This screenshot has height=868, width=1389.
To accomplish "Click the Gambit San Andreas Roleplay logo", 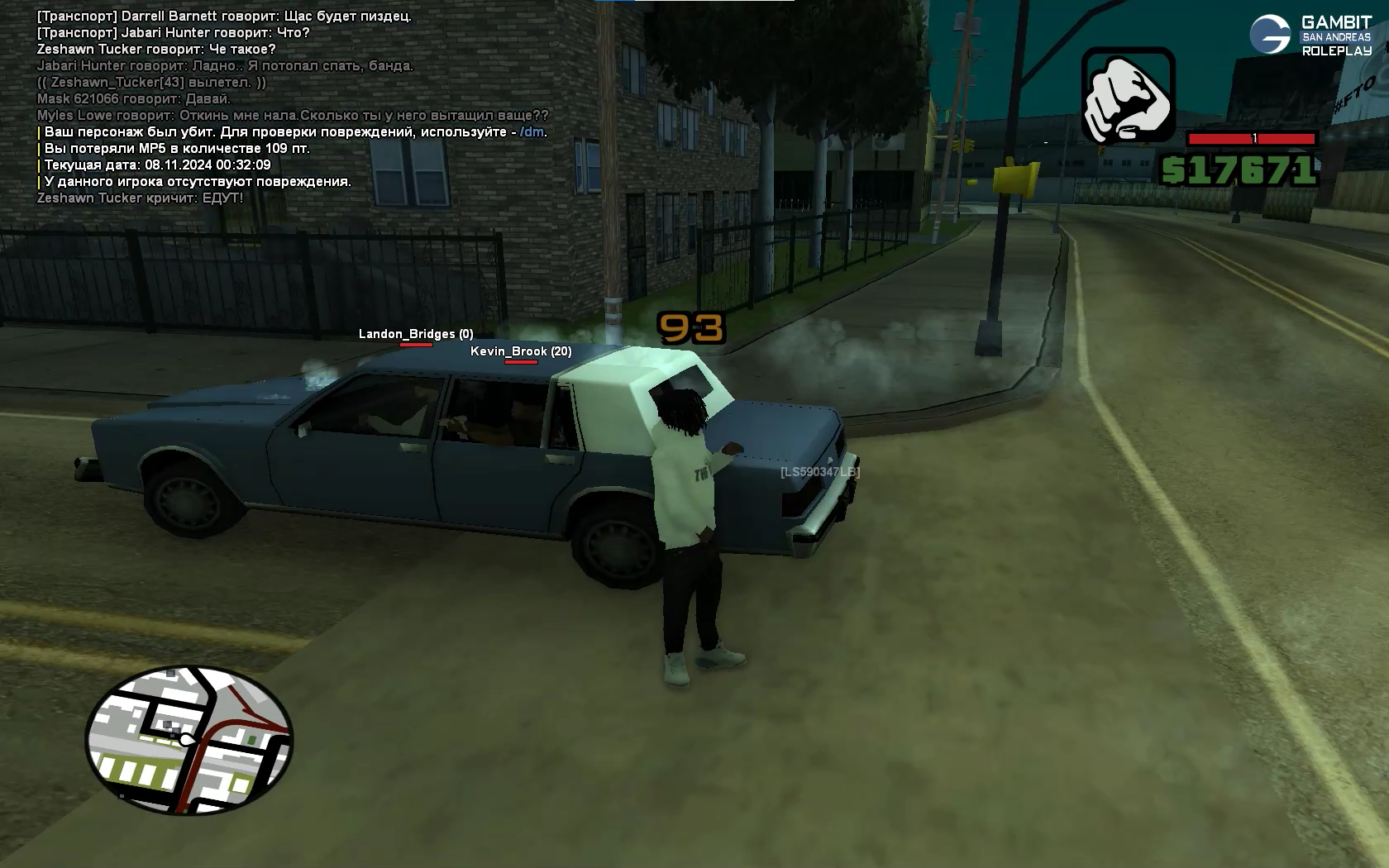I will [x=1310, y=36].
